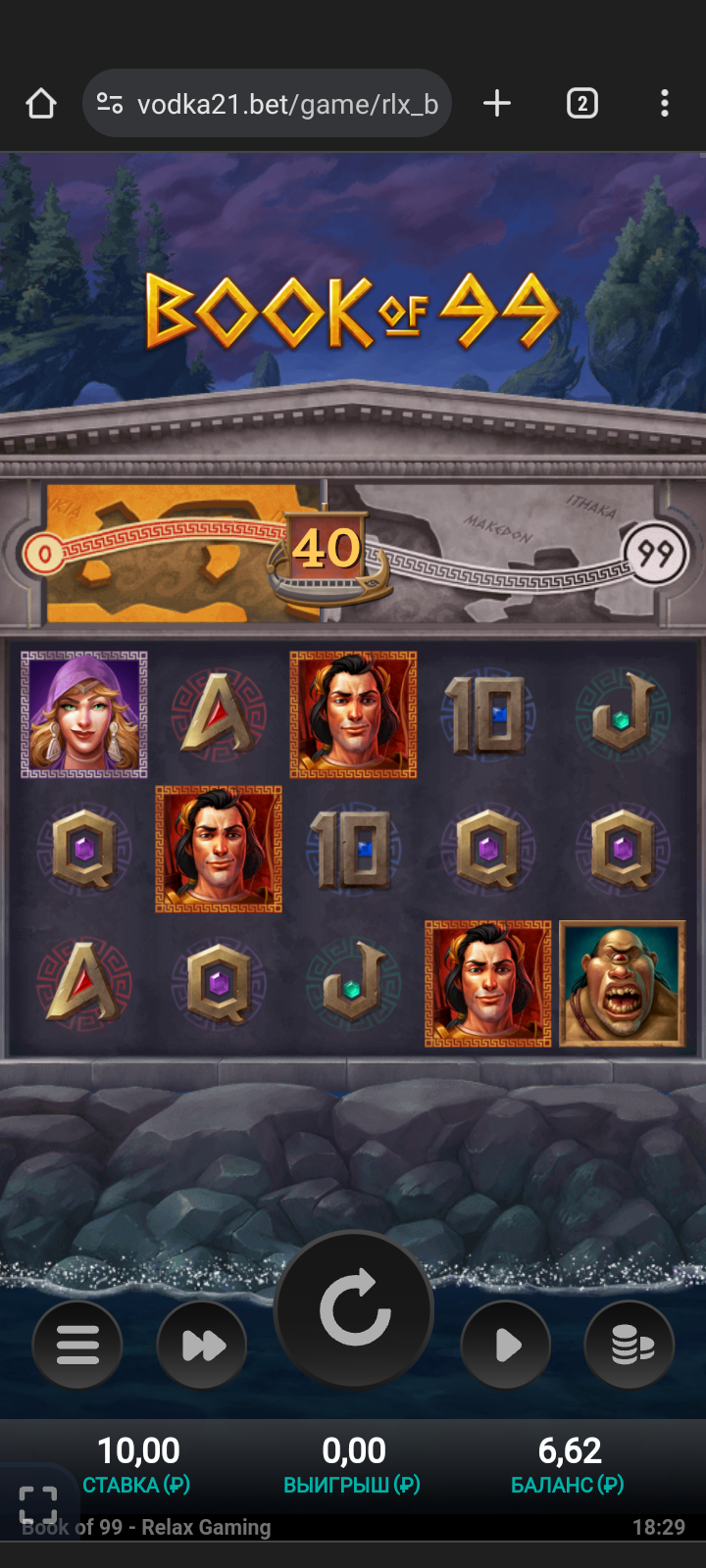Tap the browser home icon
706x1568 pixels.
(x=41, y=103)
